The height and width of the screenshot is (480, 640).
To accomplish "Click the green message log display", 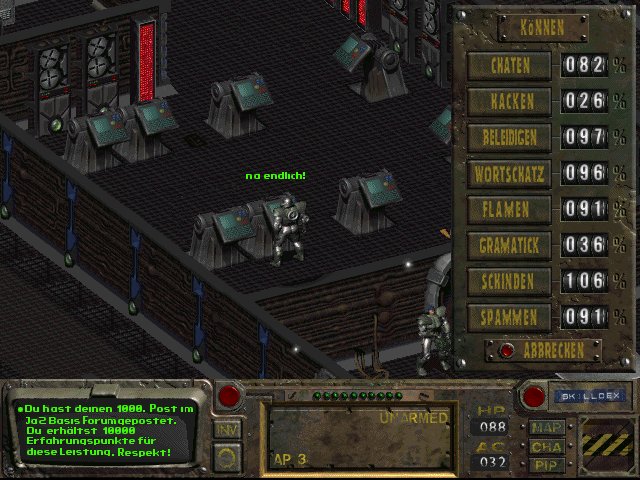I will (106, 430).
